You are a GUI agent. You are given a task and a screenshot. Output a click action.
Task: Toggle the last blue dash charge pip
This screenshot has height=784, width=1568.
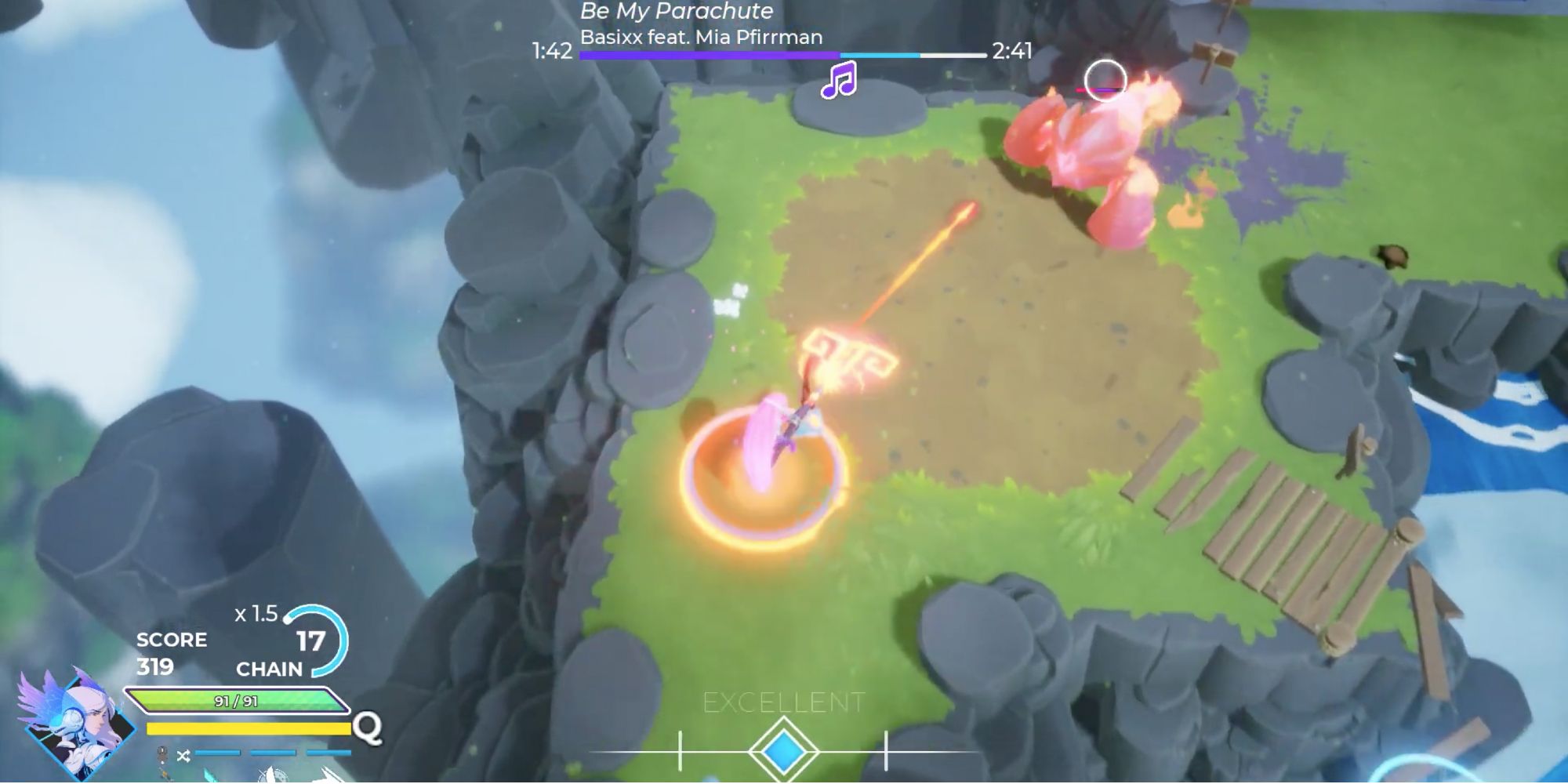328,753
